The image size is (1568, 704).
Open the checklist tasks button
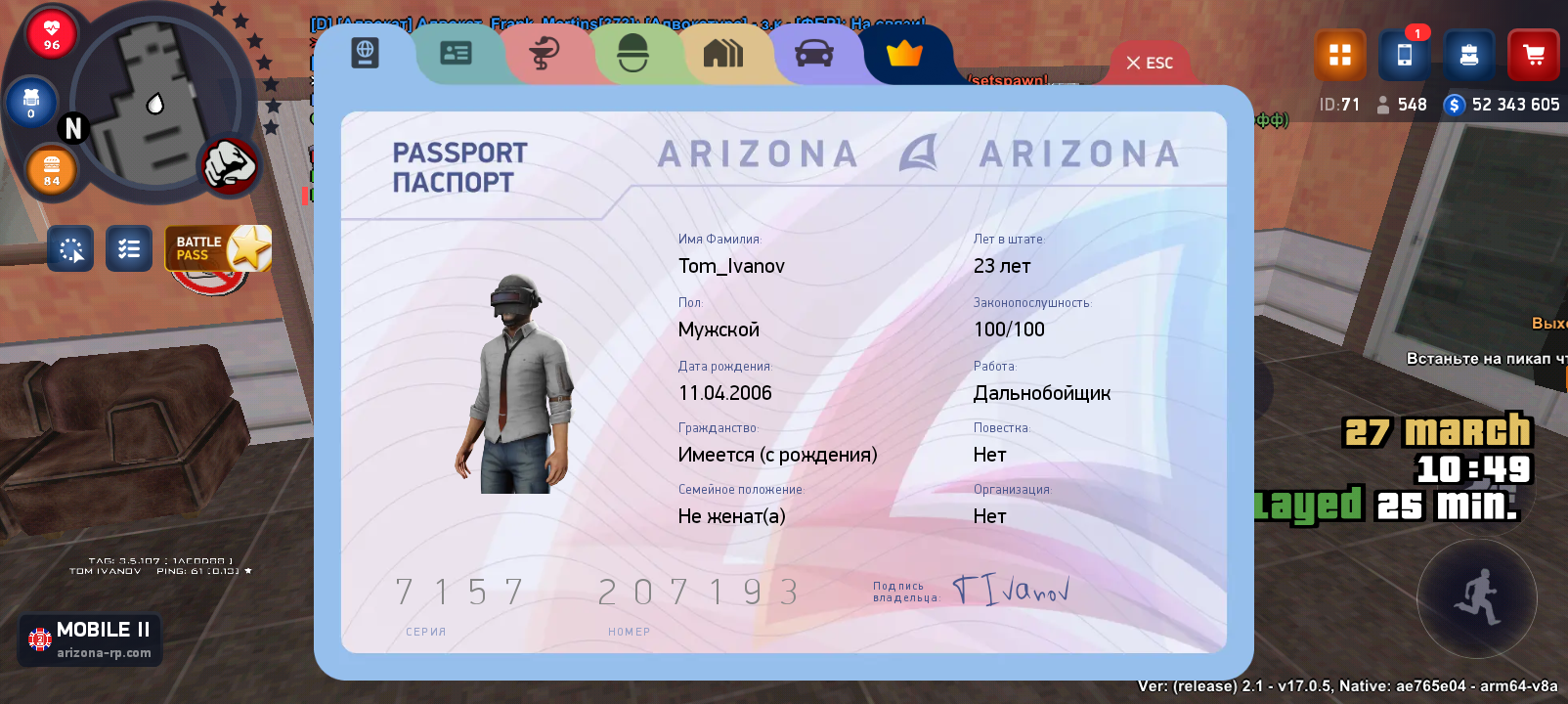pyautogui.click(x=128, y=249)
